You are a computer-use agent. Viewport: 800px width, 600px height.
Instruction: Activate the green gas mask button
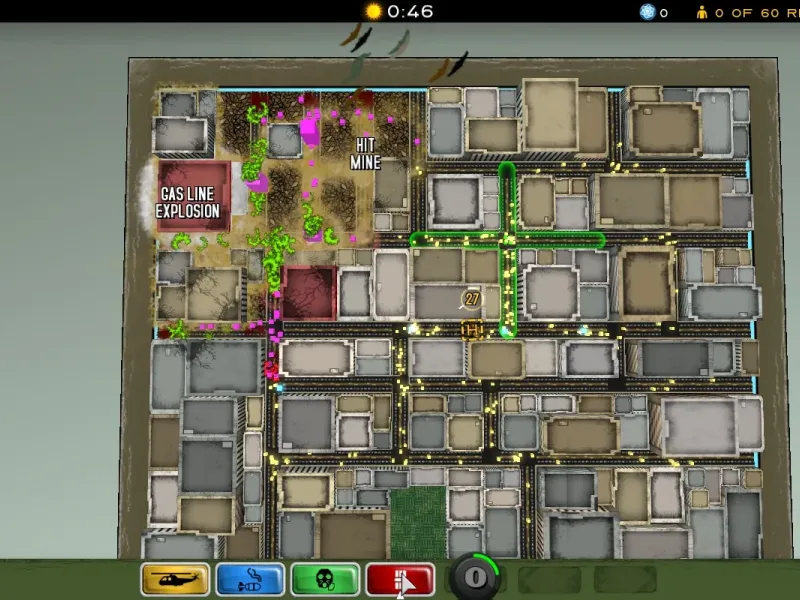tap(325, 579)
